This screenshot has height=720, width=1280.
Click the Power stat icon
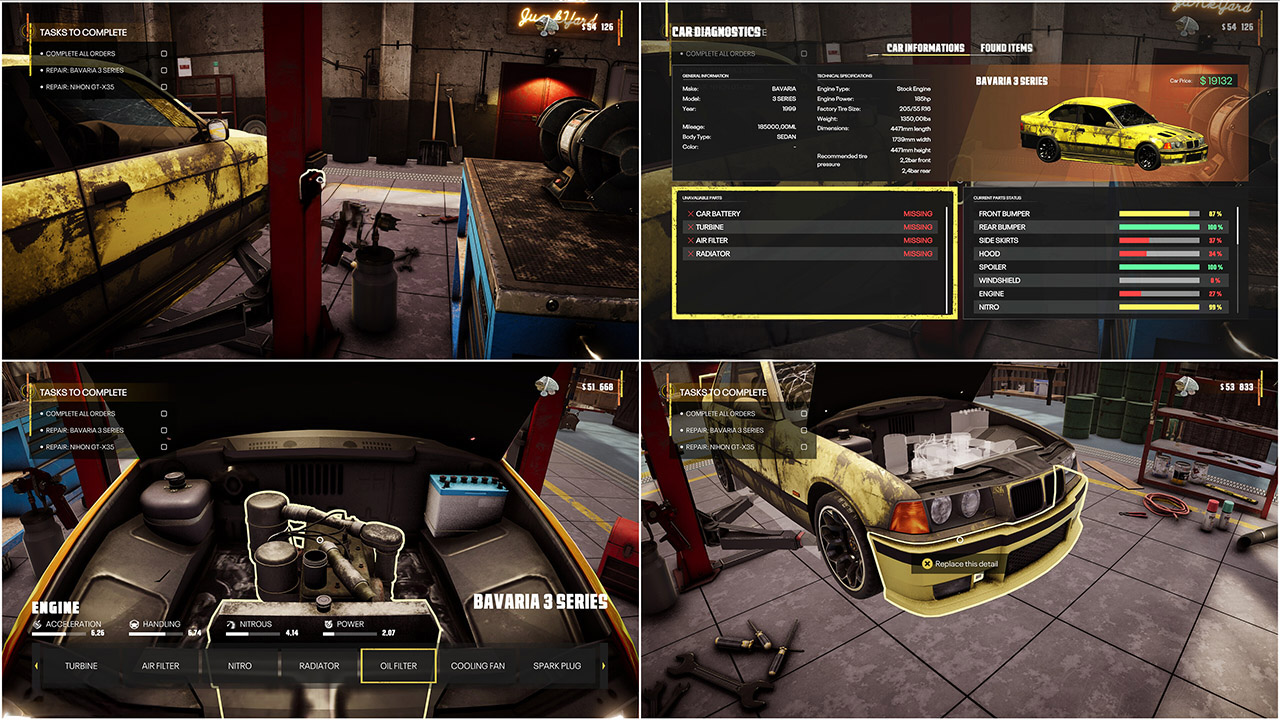[x=328, y=622]
